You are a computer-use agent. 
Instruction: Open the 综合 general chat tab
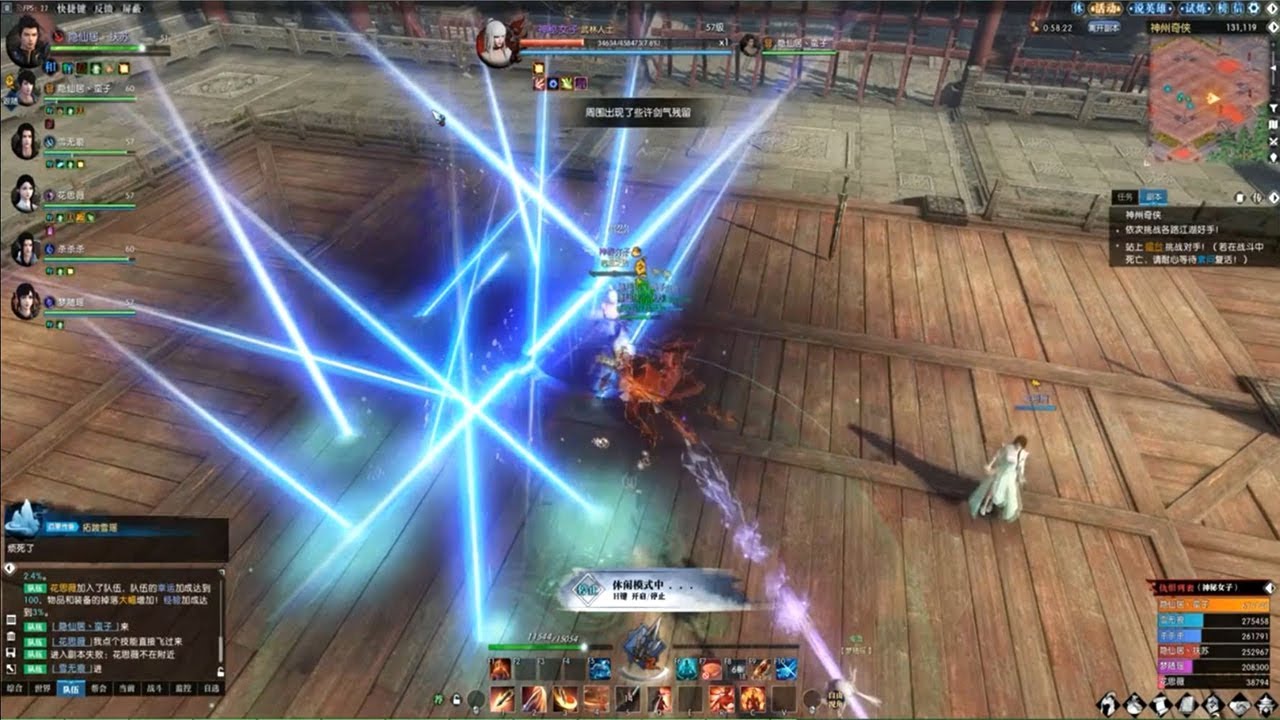point(15,688)
